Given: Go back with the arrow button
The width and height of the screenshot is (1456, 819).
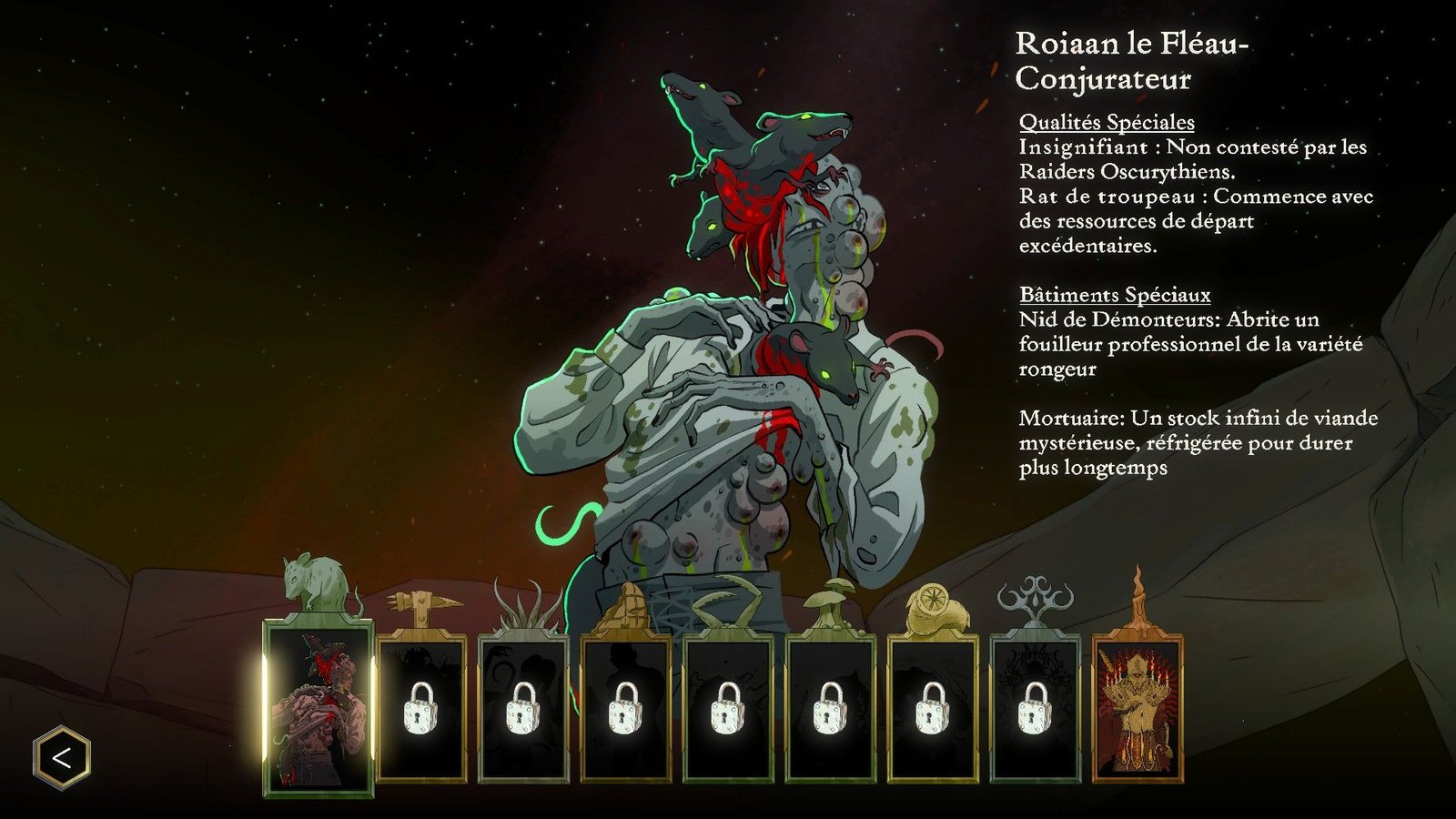Looking at the screenshot, I should click(62, 757).
